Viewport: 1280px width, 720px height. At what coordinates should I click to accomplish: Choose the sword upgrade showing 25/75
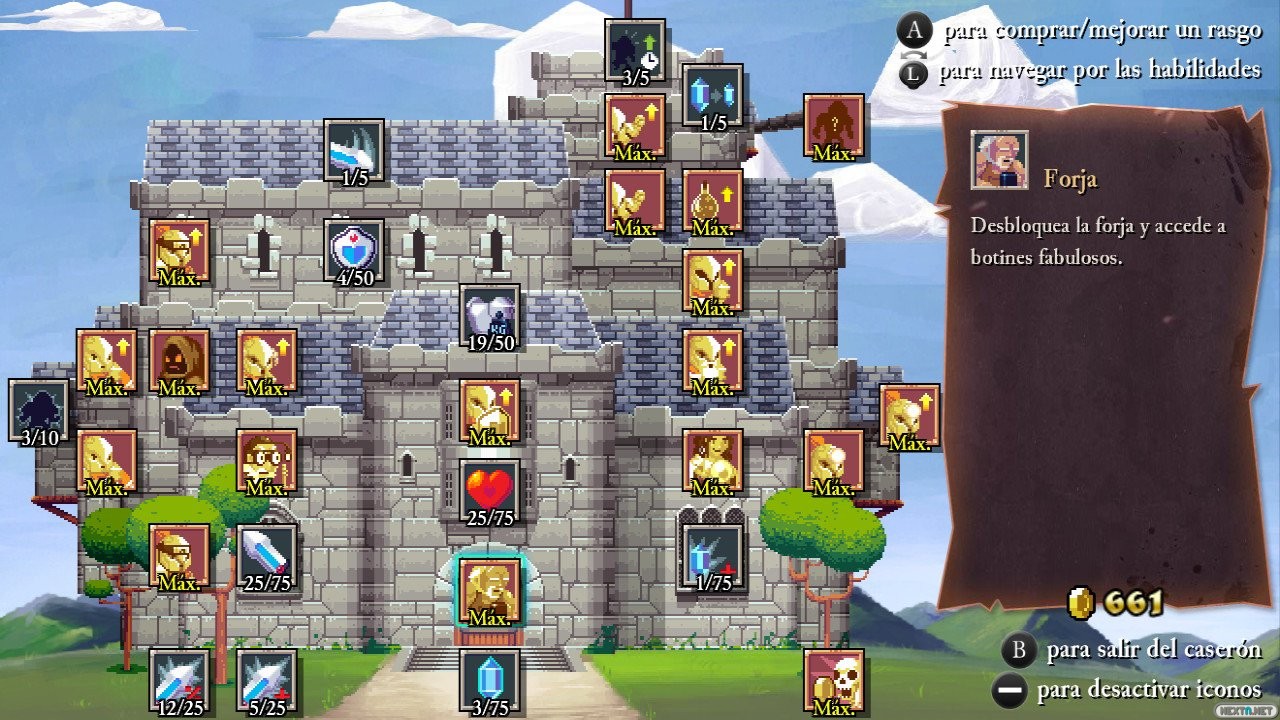(x=267, y=554)
